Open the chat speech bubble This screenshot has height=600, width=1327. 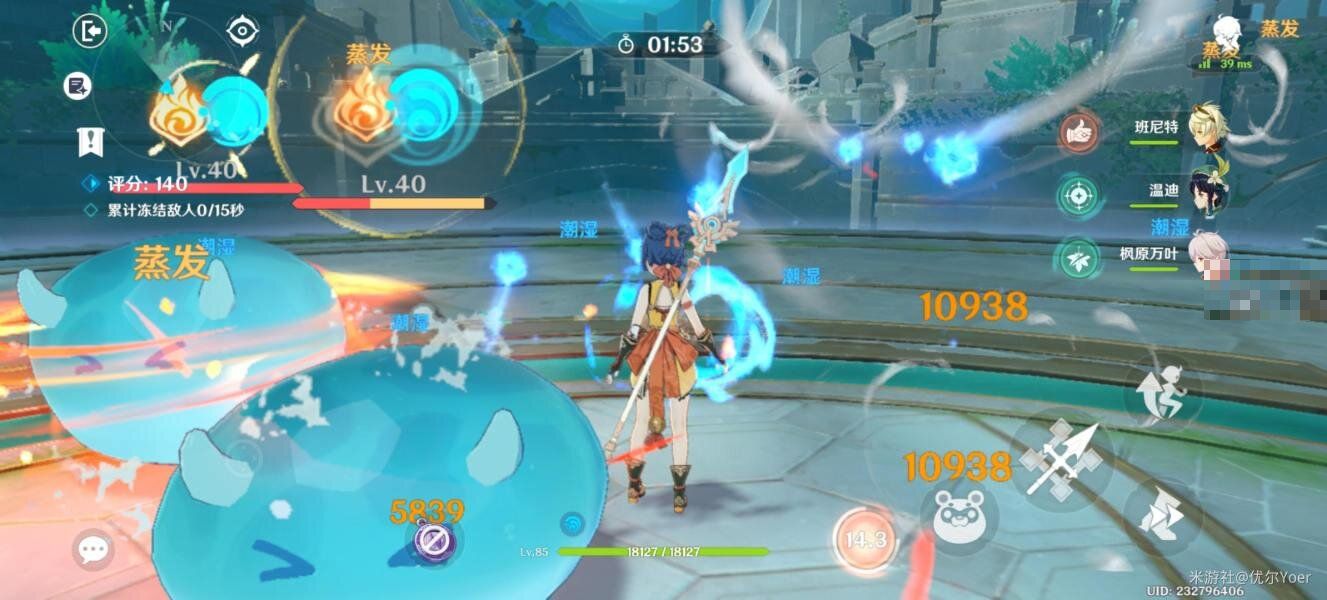point(93,549)
